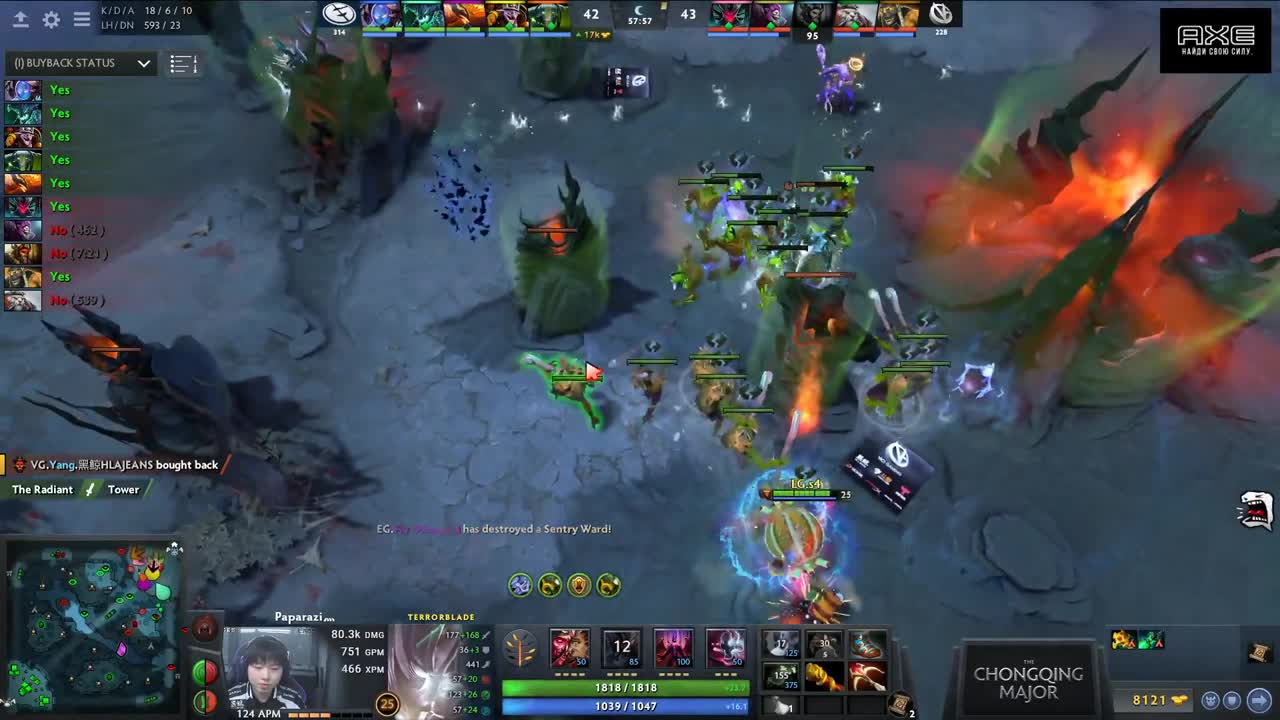Click the courier icon beside the gold counter
The height and width of the screenshot is (720, 1280).
[x=1211, y=700]
